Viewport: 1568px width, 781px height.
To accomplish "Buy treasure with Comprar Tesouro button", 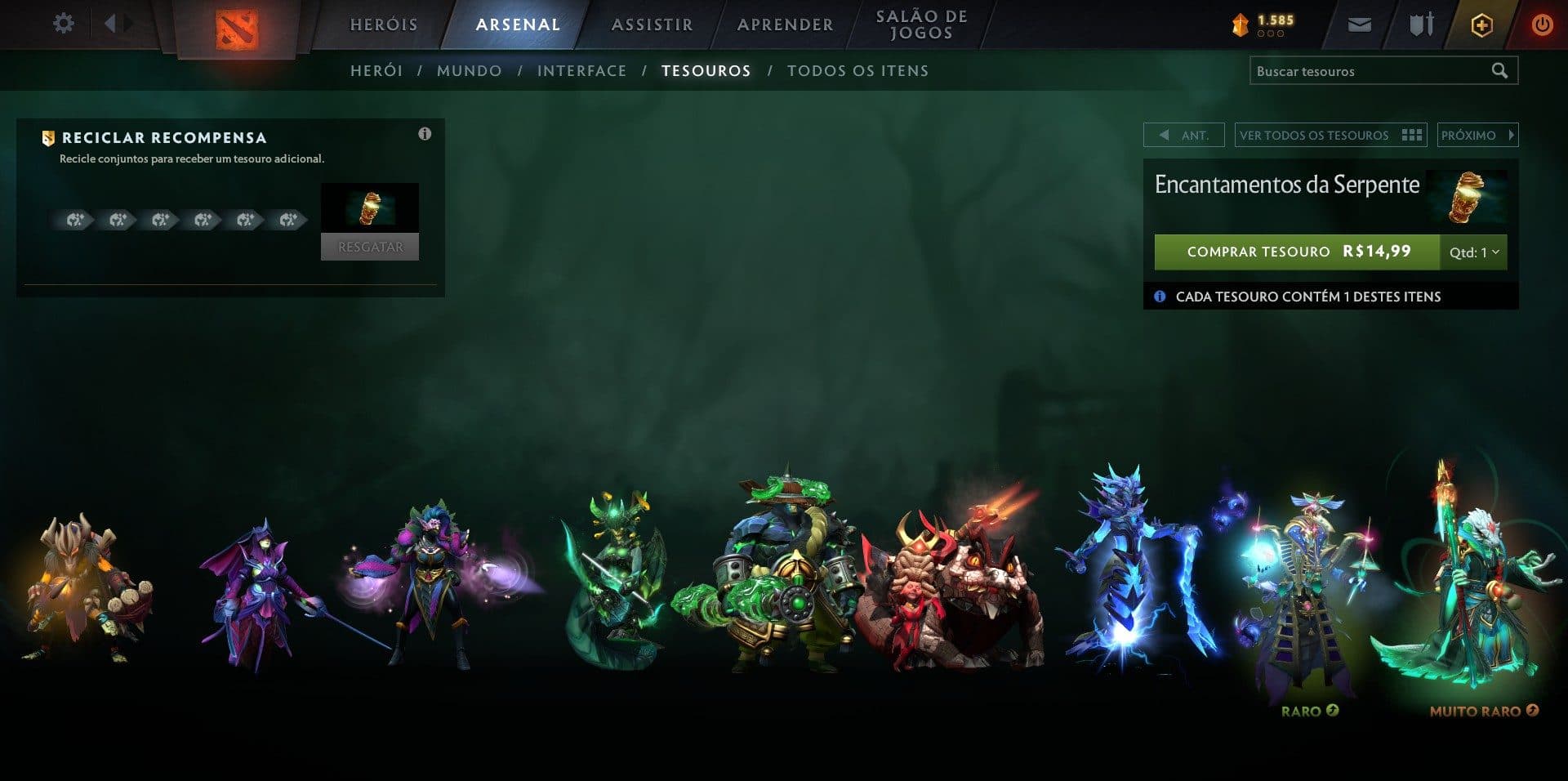I will pyautogui.click(x=1296, y=252).
